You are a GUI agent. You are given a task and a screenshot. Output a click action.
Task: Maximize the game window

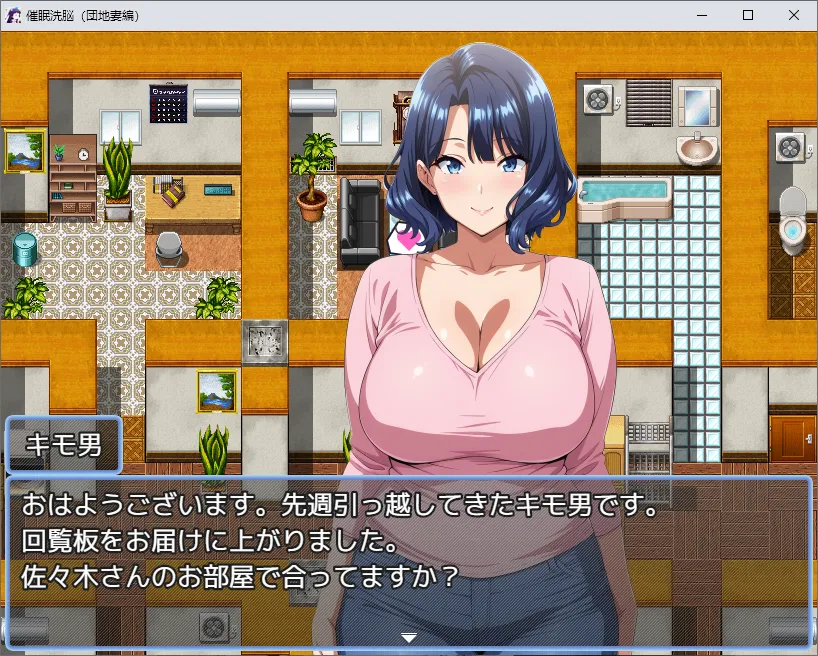pyautogui.click(x=748, y=15)
